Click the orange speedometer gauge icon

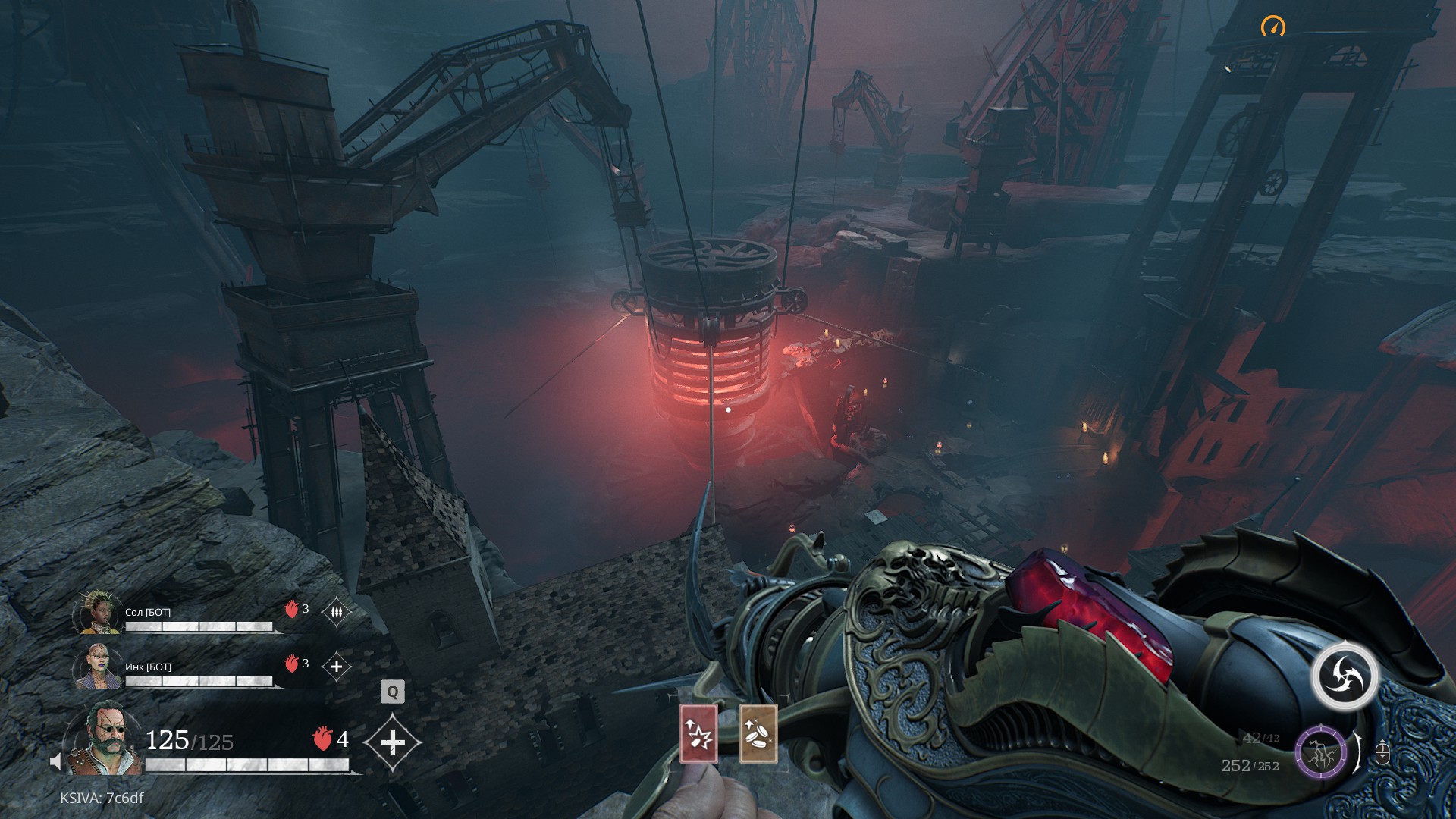(x=1273, y=27)
